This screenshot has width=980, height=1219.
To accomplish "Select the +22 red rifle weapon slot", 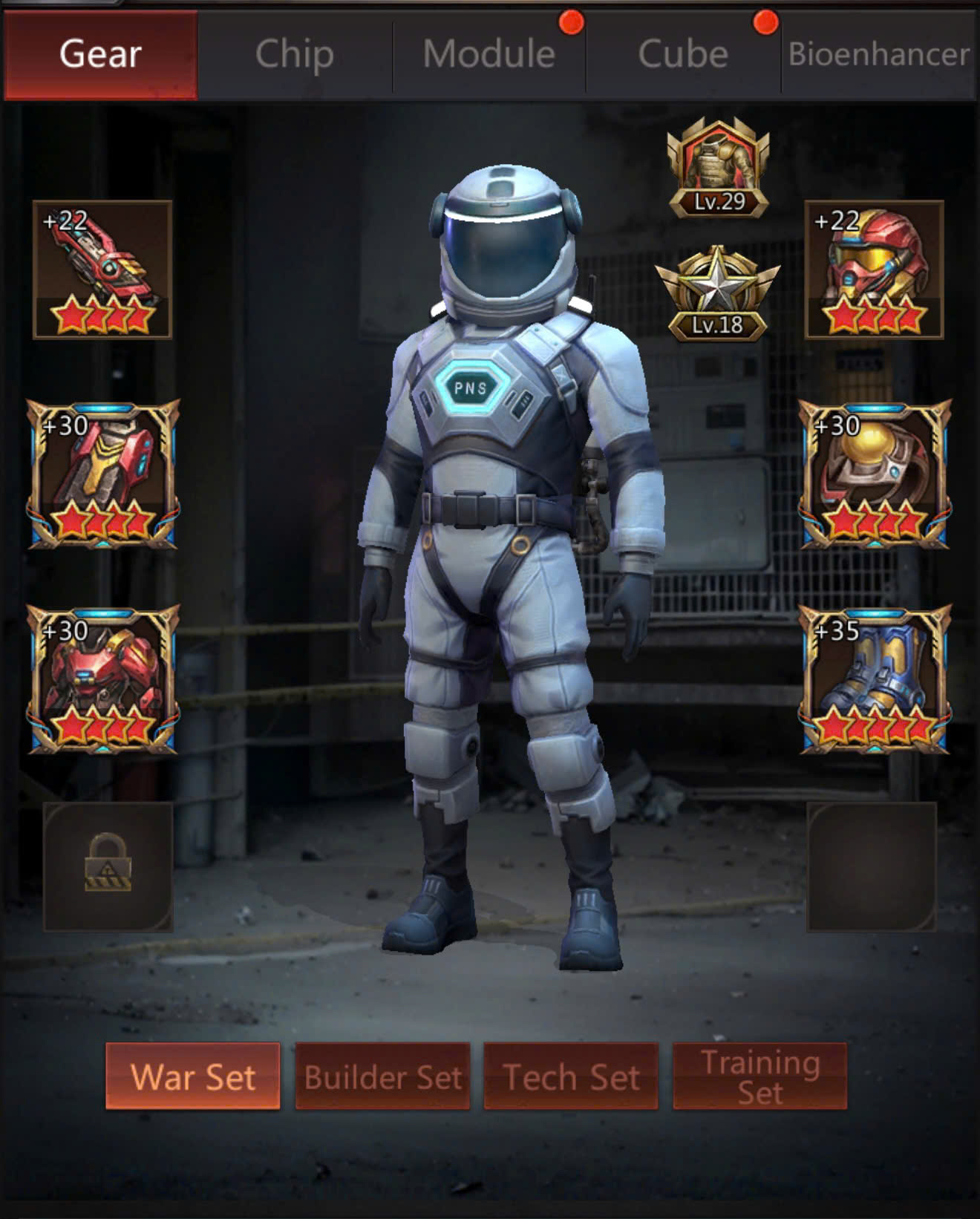I will pos(102,269).
